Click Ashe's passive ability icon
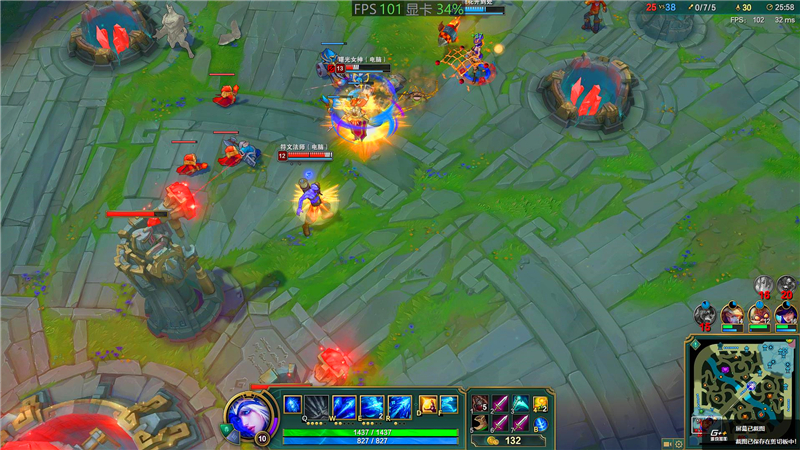This screenshot has height=450, width=800. 293,404
